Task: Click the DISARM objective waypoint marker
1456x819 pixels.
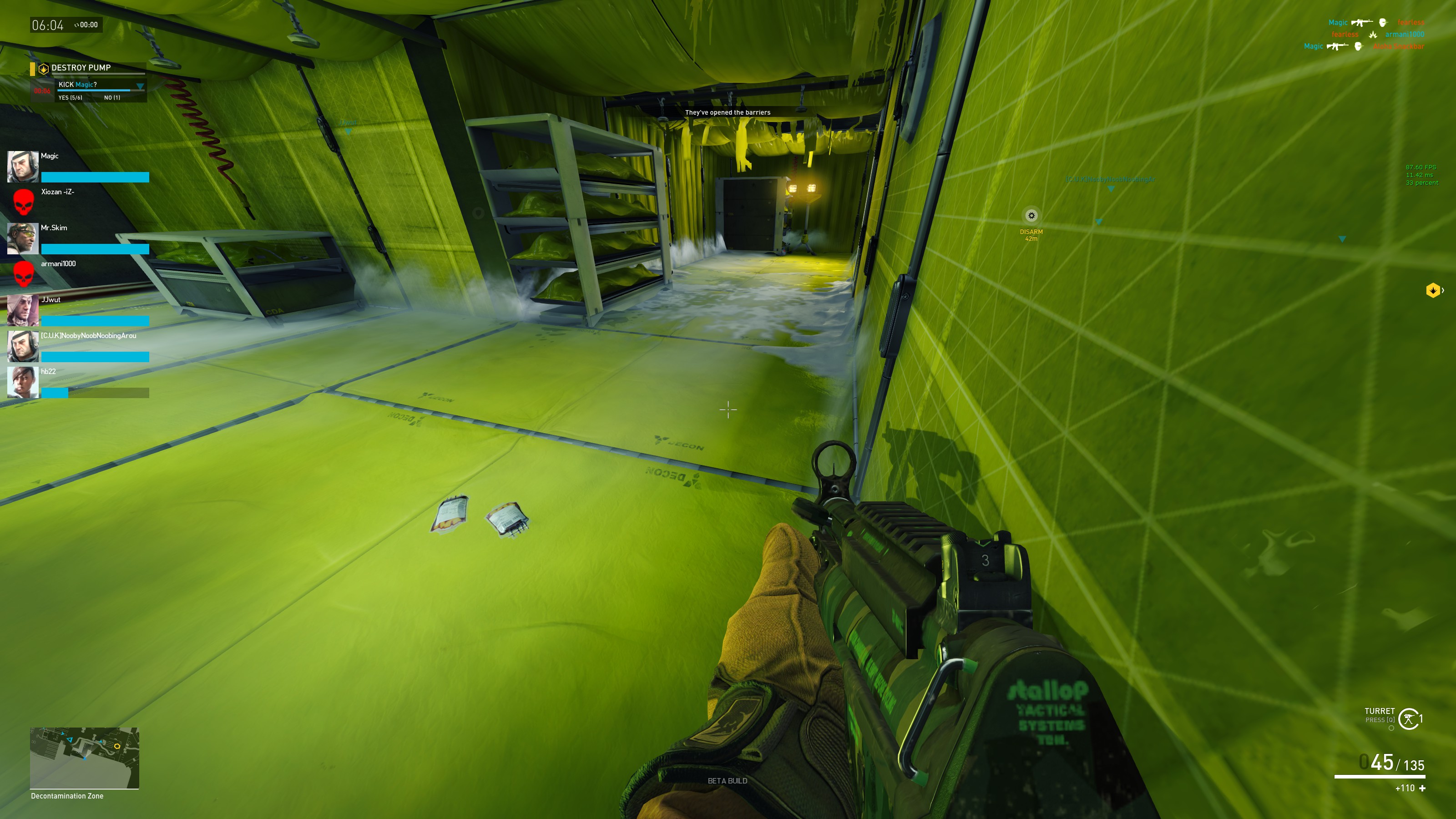Action: tap(1031, 216)
